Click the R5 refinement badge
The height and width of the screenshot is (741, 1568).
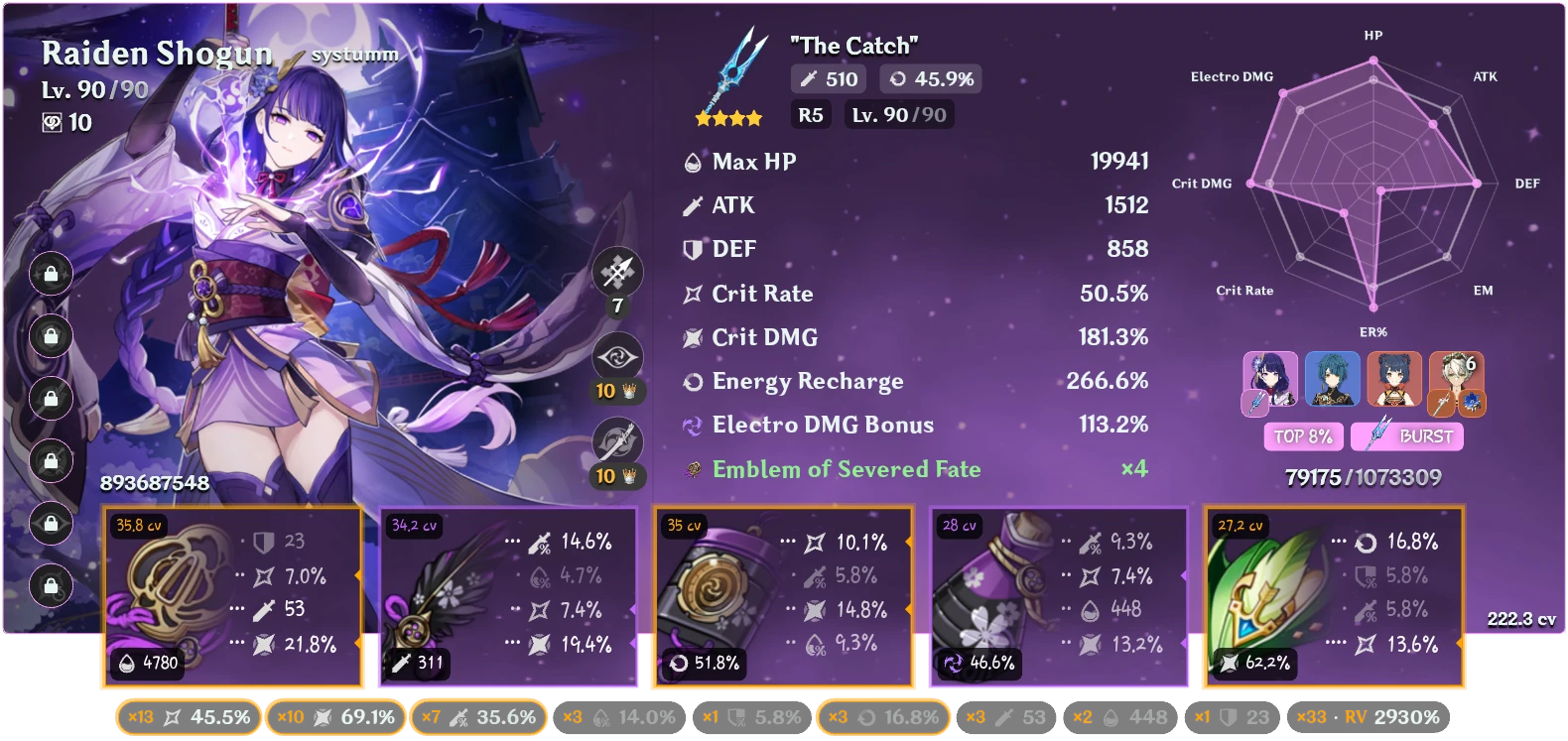pos(809,114)
